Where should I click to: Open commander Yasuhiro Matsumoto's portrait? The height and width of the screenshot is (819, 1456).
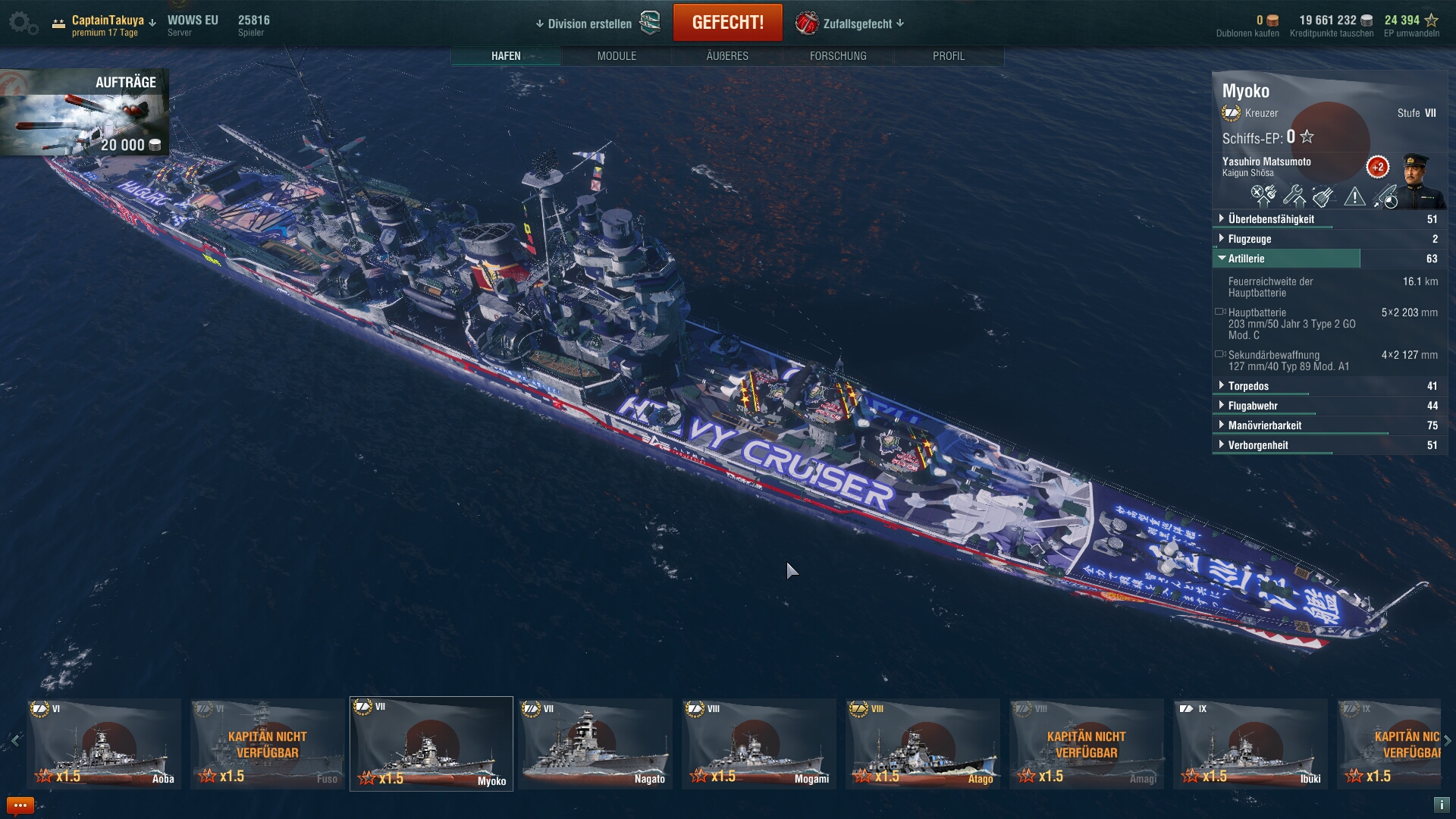coord(1417,180)
